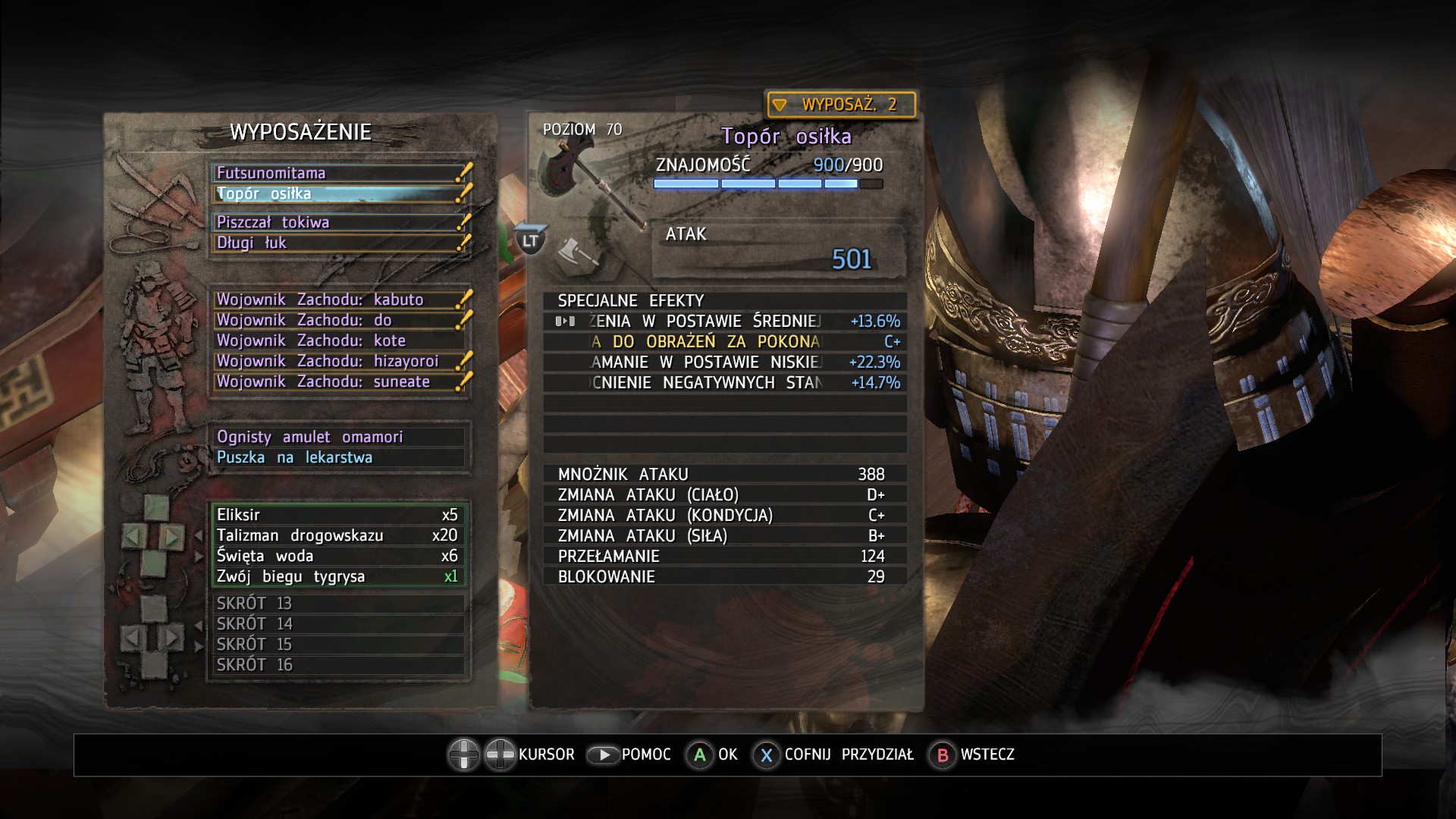Image resolution: width=1456 pixels, height=819 pixels.
Task: Select Wojownik Zachodu: suneate greaves
Action: click(x=338, y=381)
